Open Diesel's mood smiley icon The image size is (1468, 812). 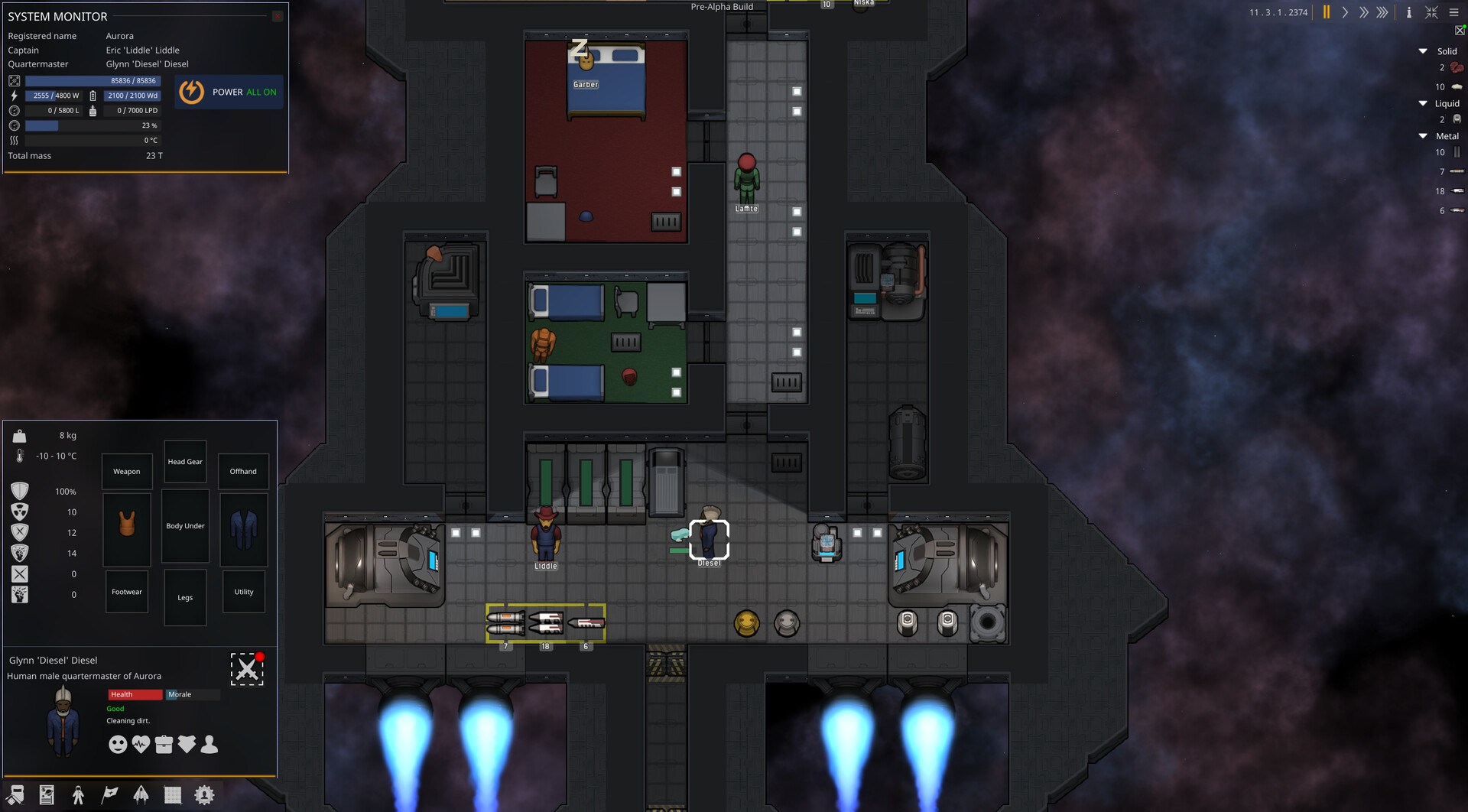(118, 745)
